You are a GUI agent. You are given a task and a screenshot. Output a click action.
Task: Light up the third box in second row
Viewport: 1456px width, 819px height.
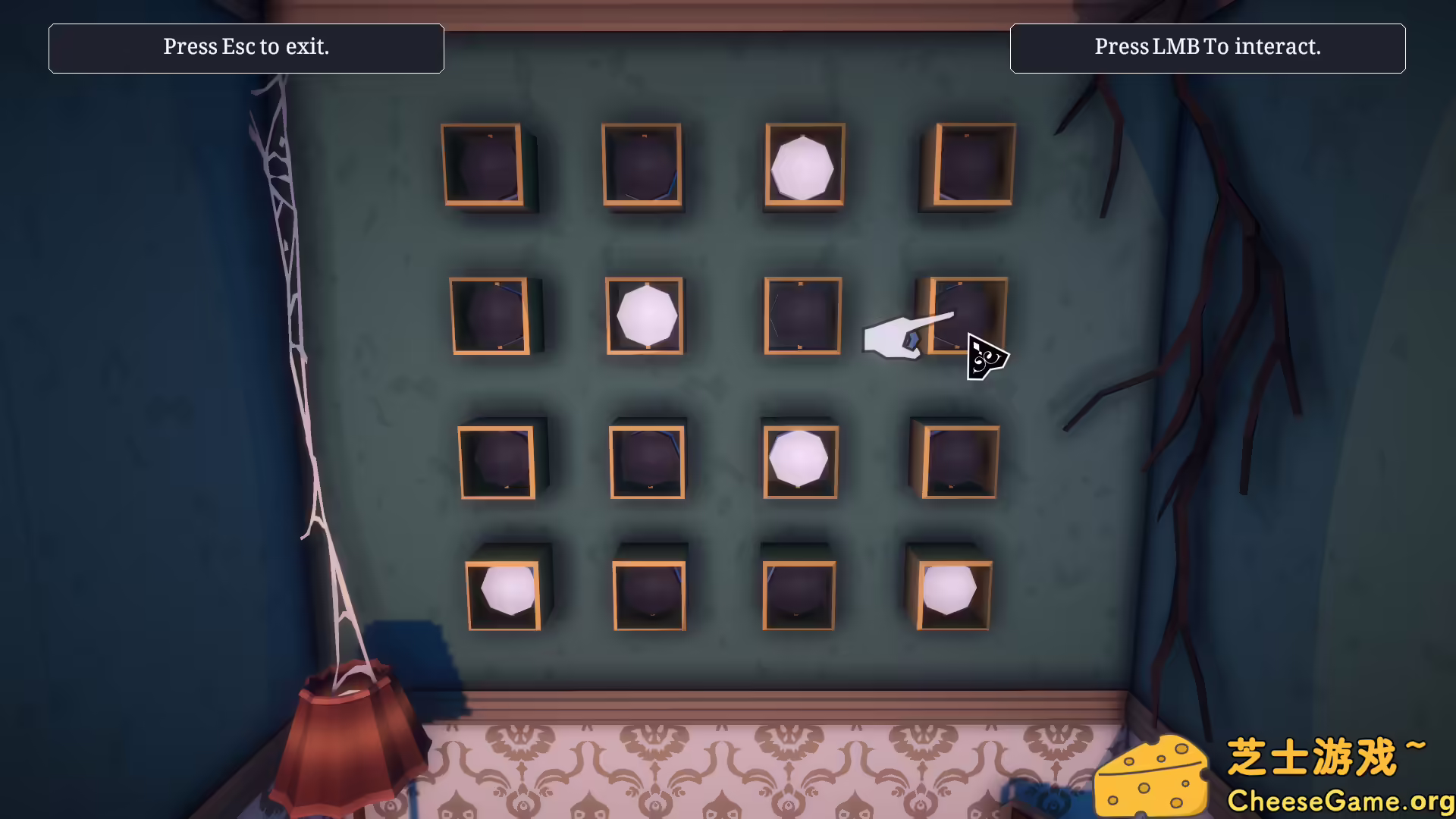[x=802, y=316]
